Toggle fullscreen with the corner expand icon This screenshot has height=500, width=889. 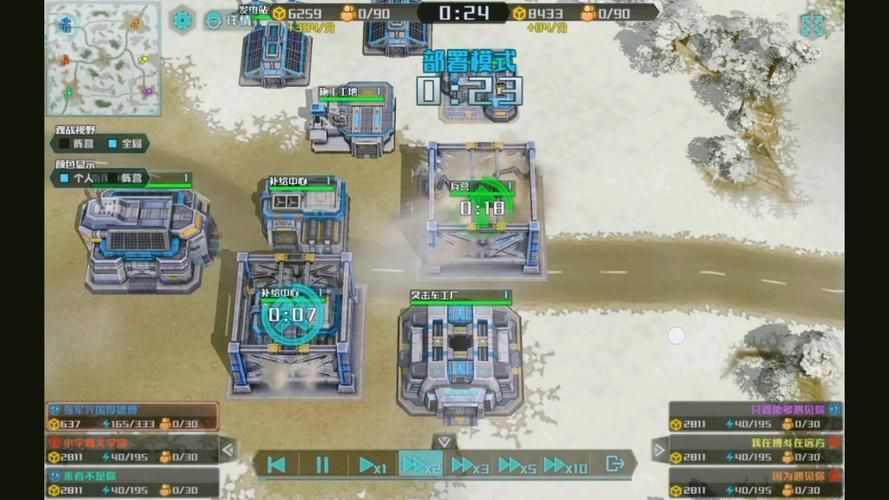pyautogui.click(x=812, y=25)
